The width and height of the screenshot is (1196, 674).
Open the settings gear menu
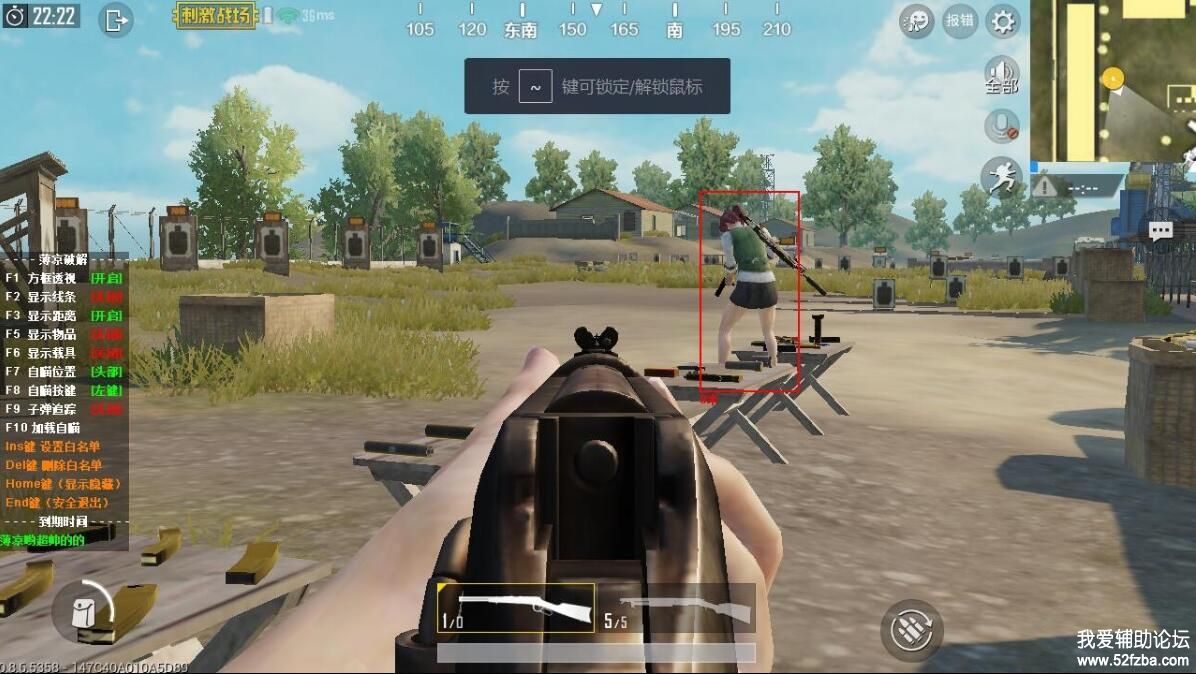point(1003,20)
